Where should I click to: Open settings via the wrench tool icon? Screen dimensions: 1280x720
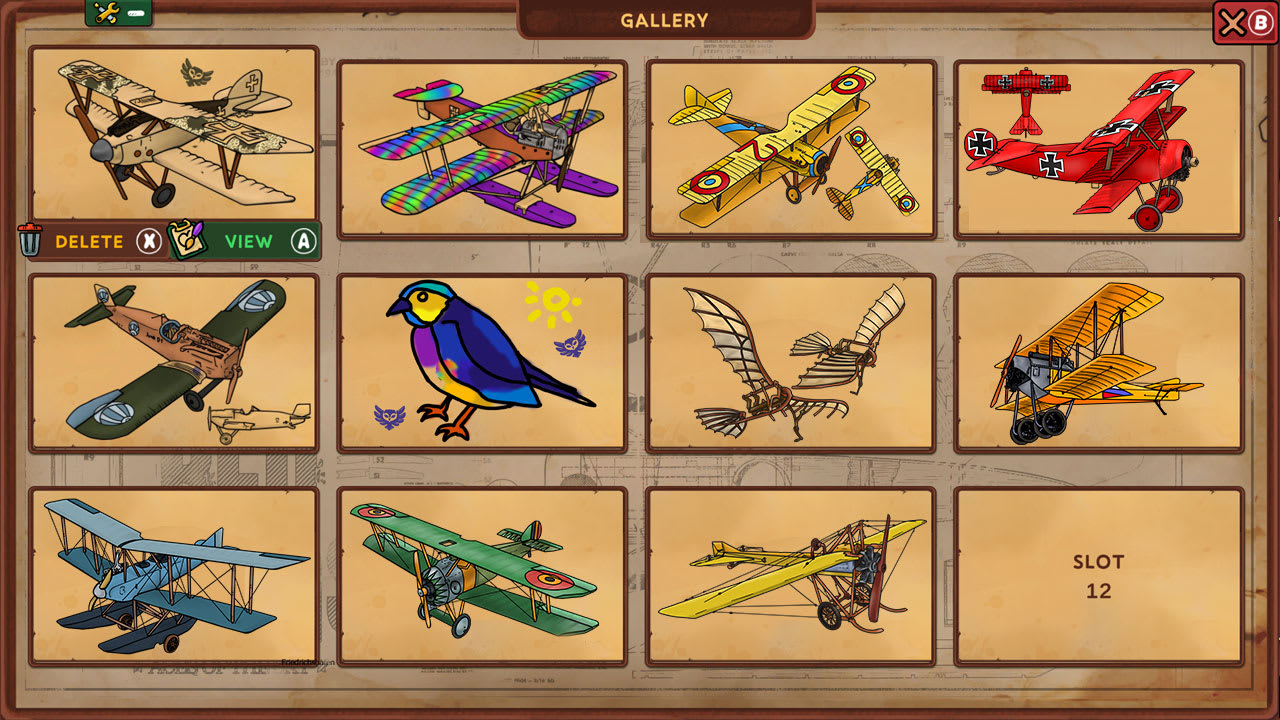click(105, 13)
